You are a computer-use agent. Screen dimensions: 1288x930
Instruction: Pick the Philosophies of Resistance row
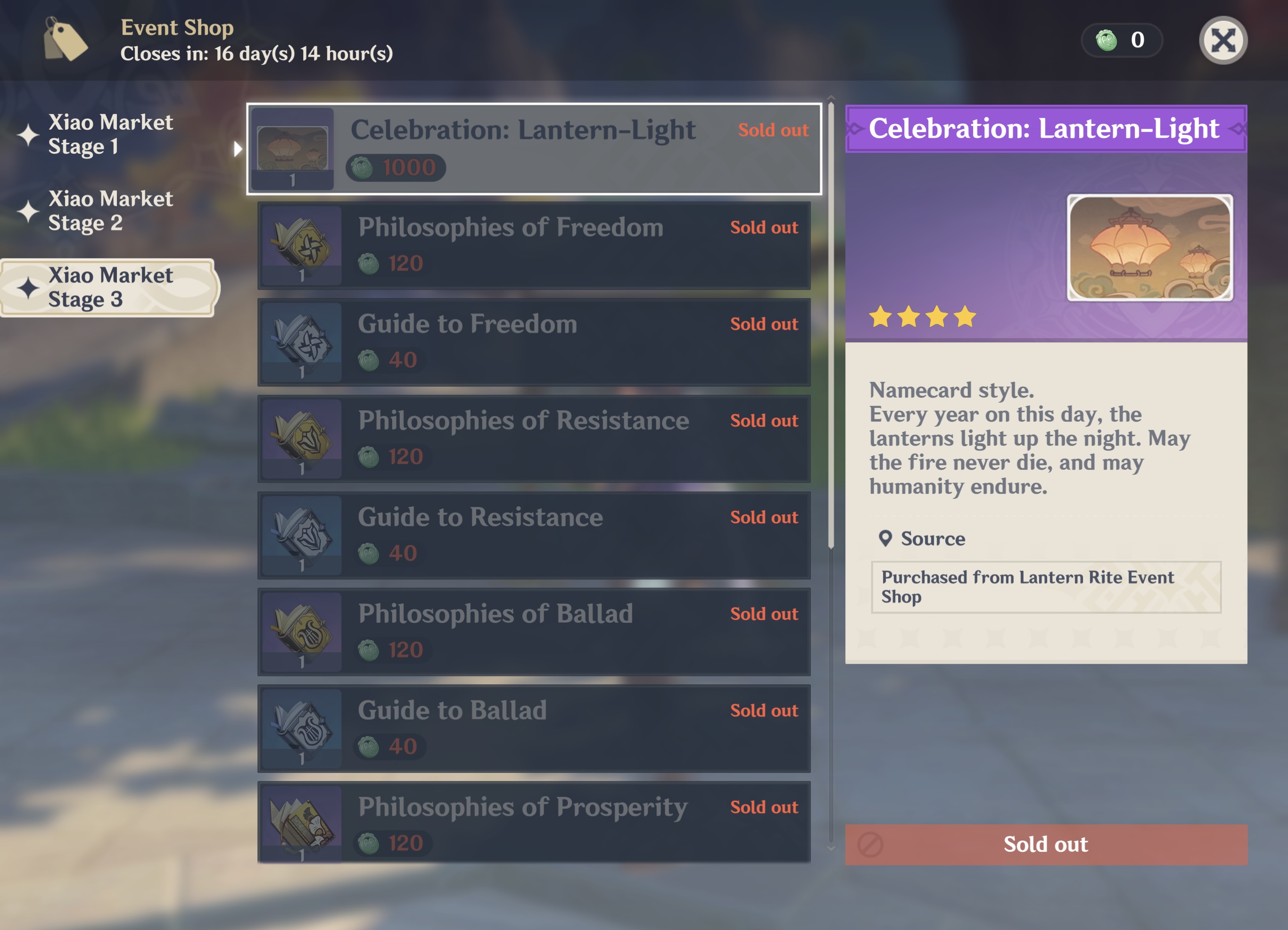pos(534,439)
